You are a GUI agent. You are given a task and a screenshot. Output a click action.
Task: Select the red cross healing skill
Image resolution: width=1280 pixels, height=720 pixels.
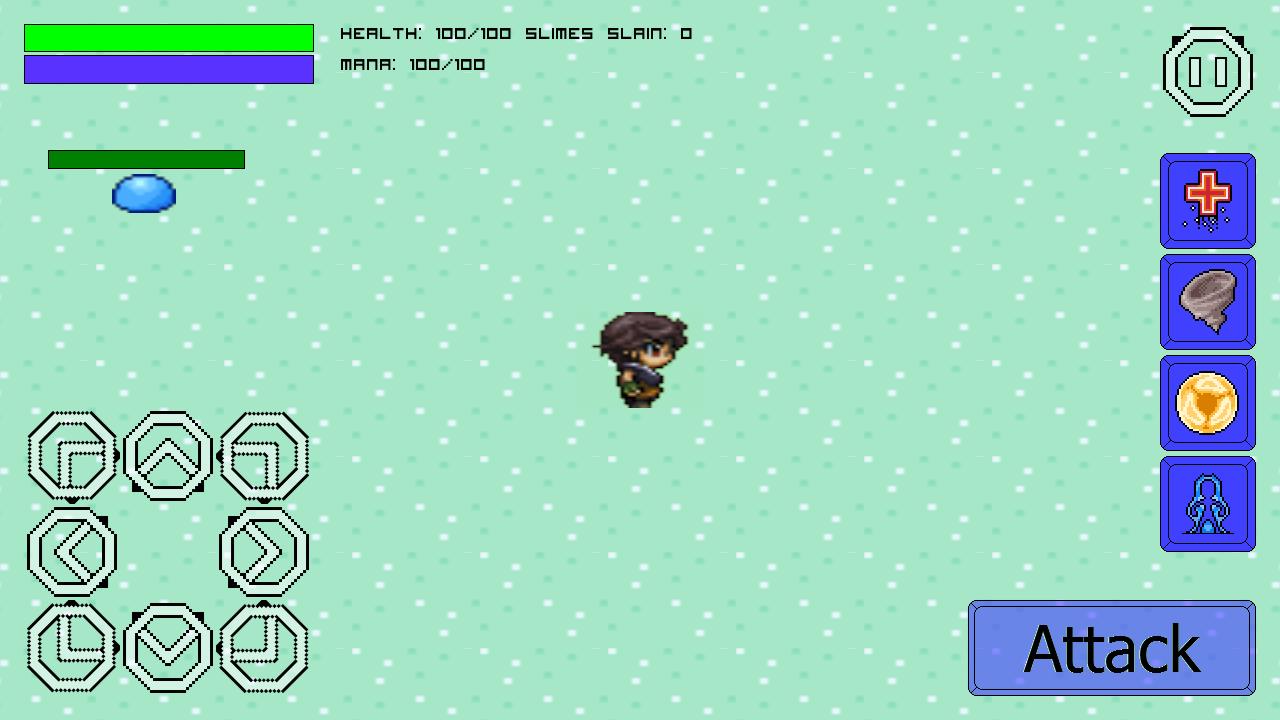point(1207,199)
